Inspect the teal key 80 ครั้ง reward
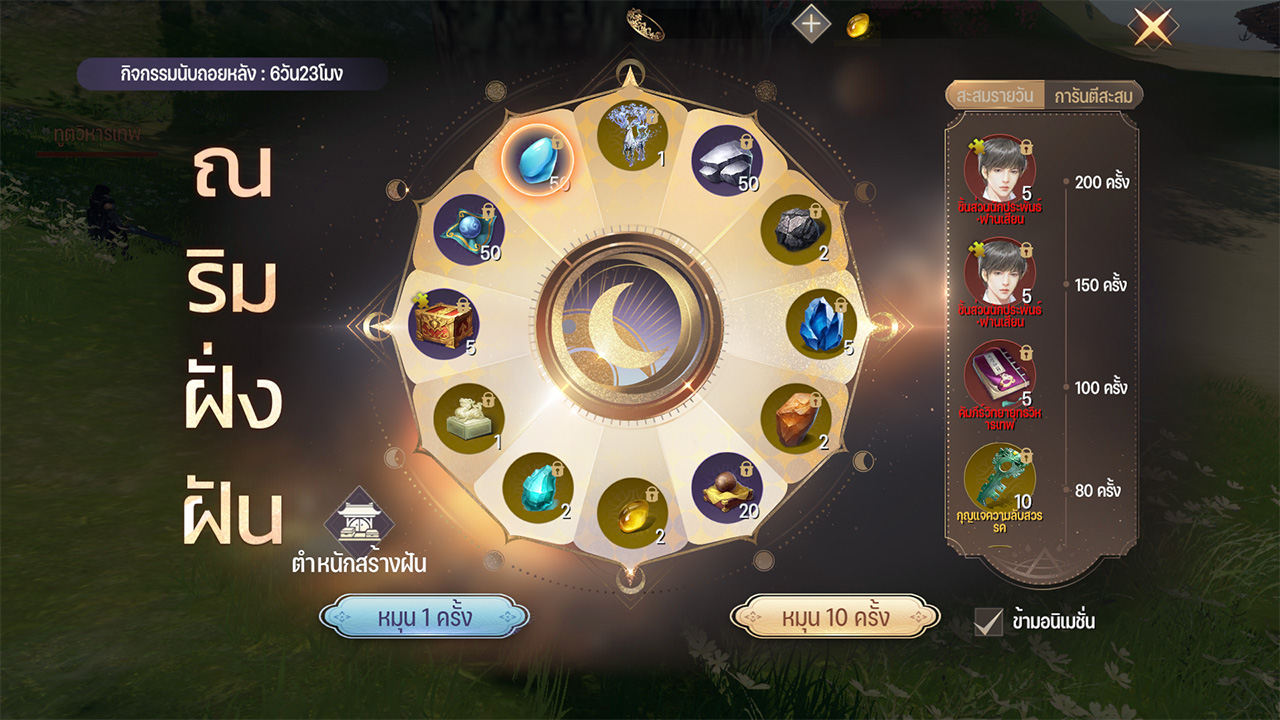 (x=999, y=478)
